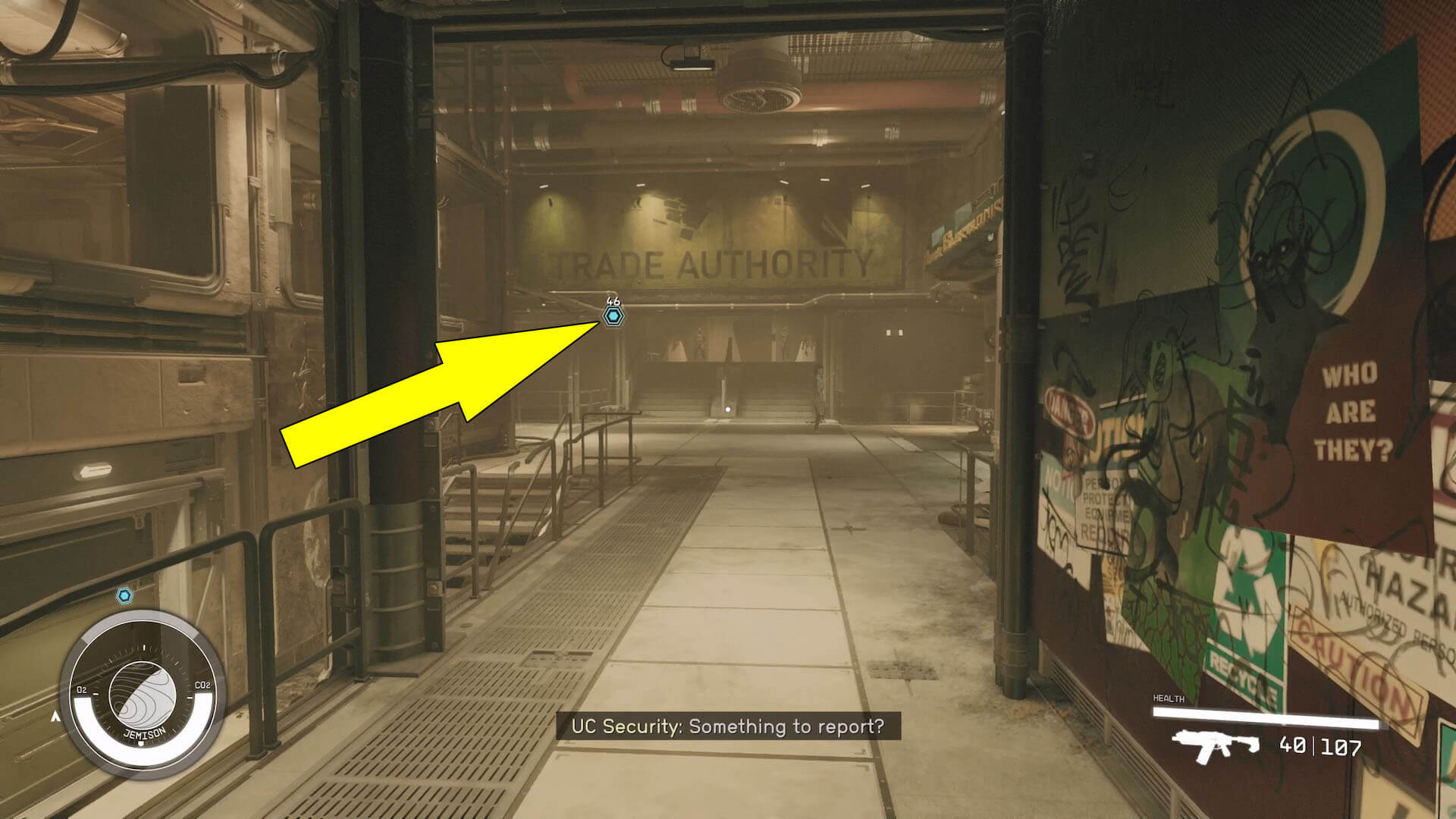Select the small blue marker above the compass
Viewport: 1456px width, 819px height.
125,596
